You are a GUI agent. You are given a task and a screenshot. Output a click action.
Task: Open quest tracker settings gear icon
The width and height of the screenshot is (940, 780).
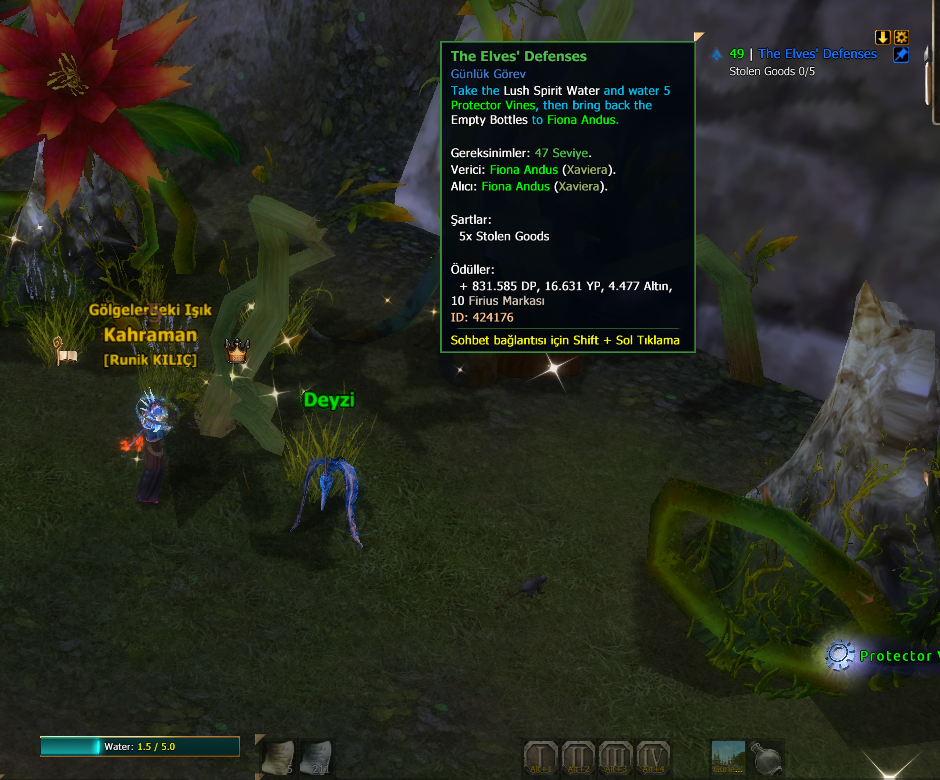coord(901,37)
